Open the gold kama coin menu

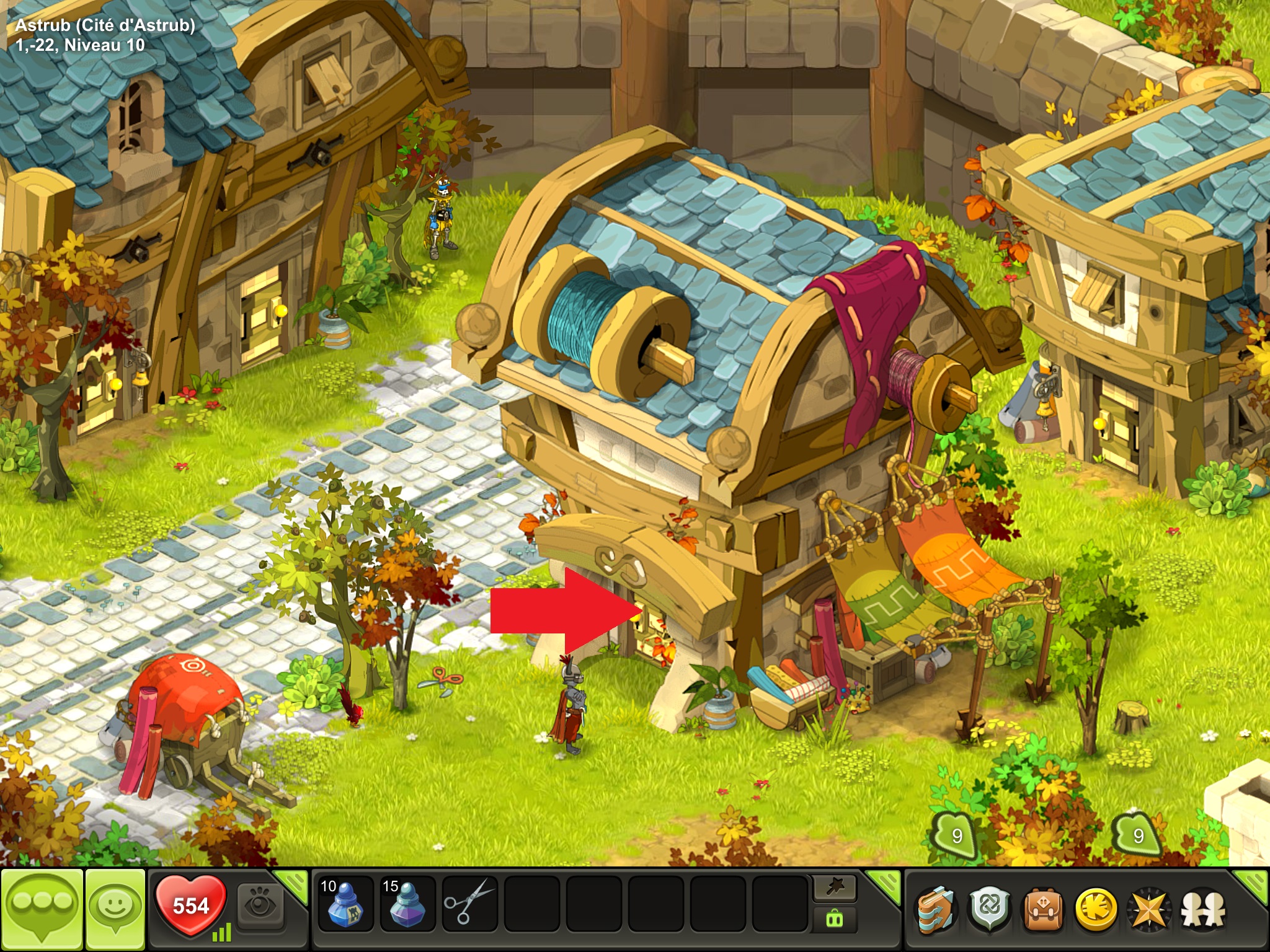(1096, 910)
